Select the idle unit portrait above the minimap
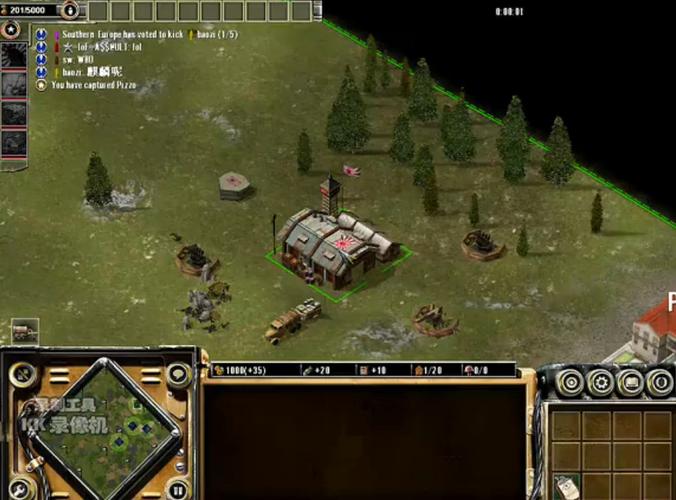 click(x=25, y=331)
